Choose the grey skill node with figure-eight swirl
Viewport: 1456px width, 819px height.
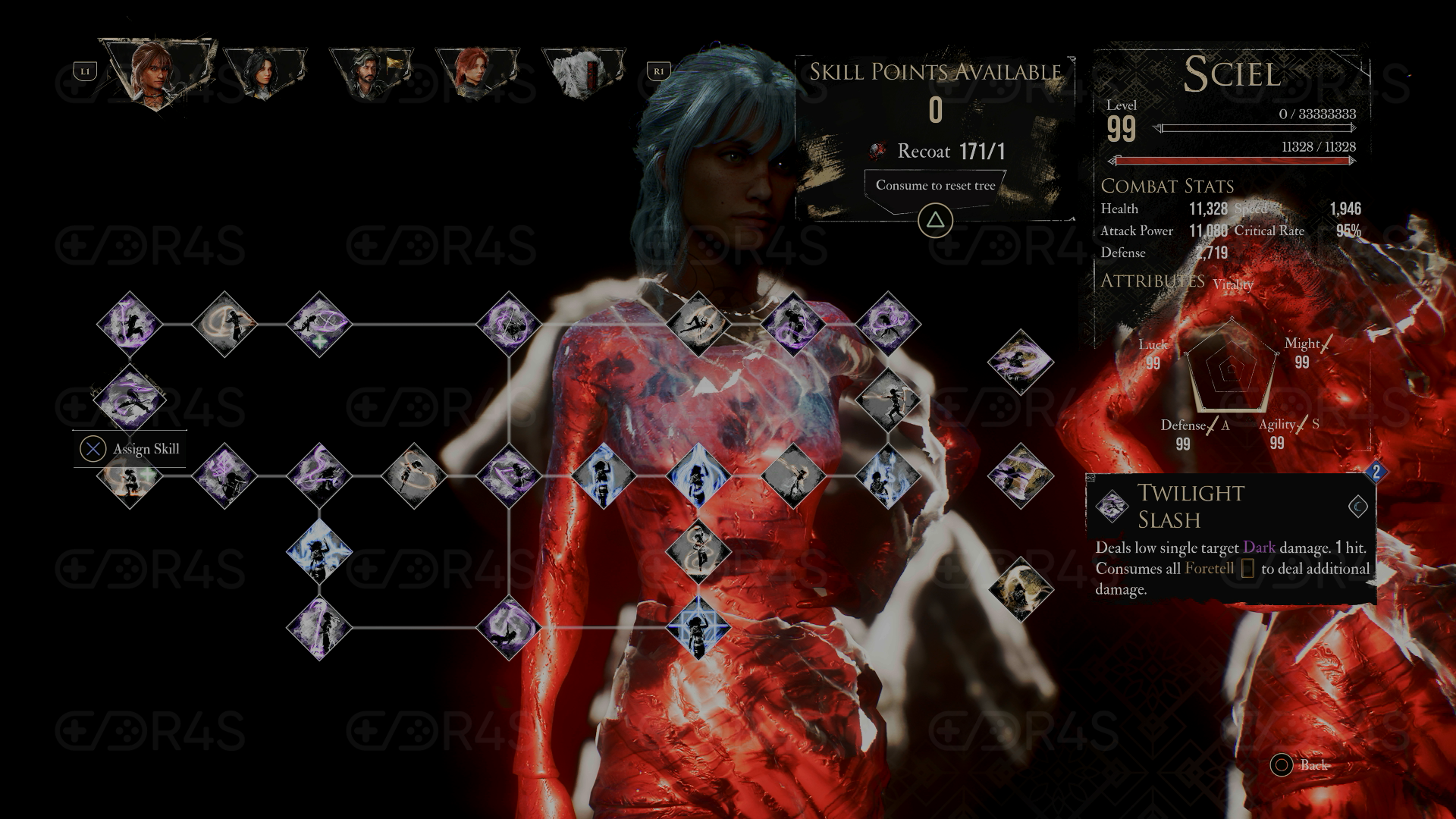coord(698,551)
